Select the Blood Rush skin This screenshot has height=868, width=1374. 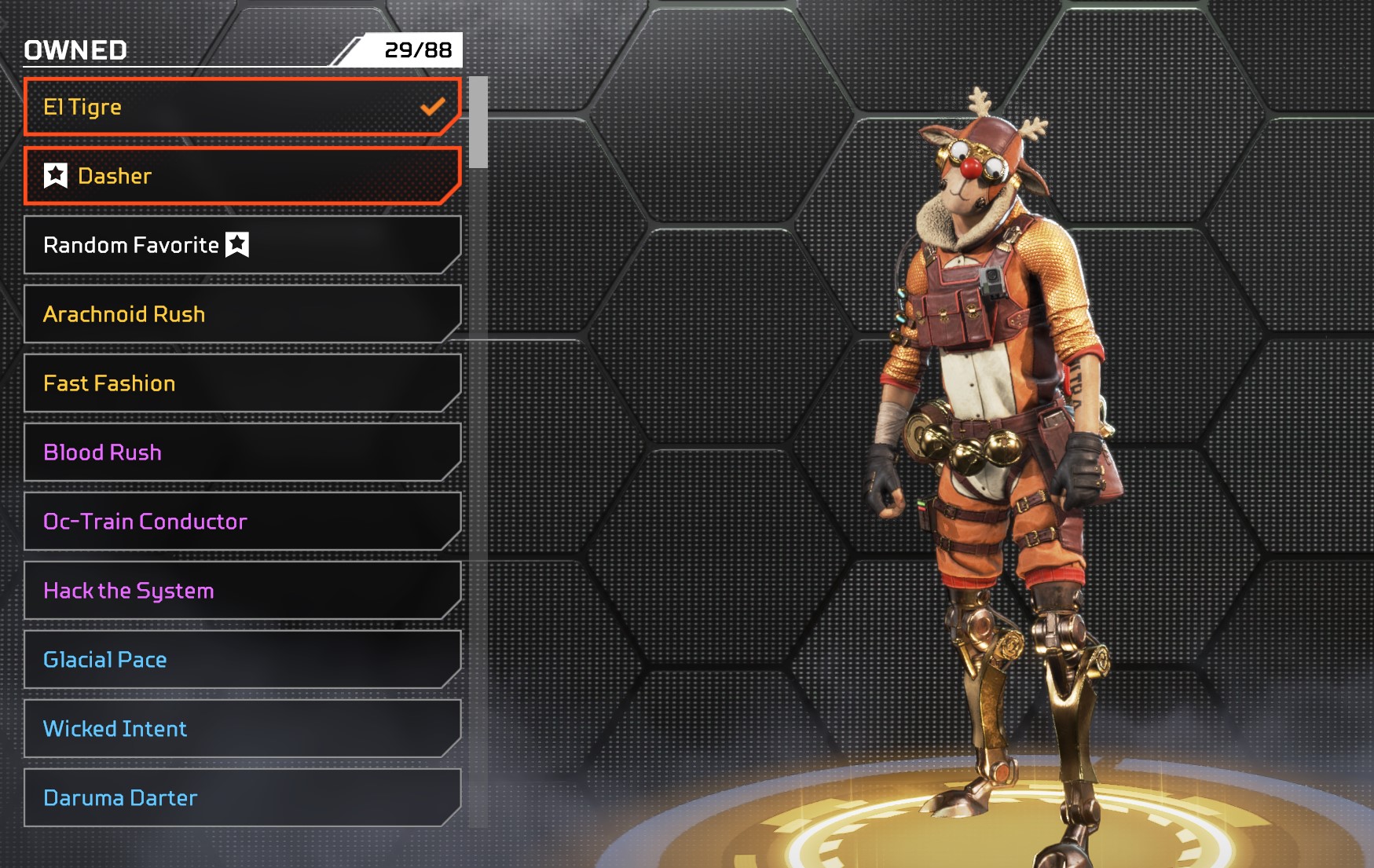242,452
